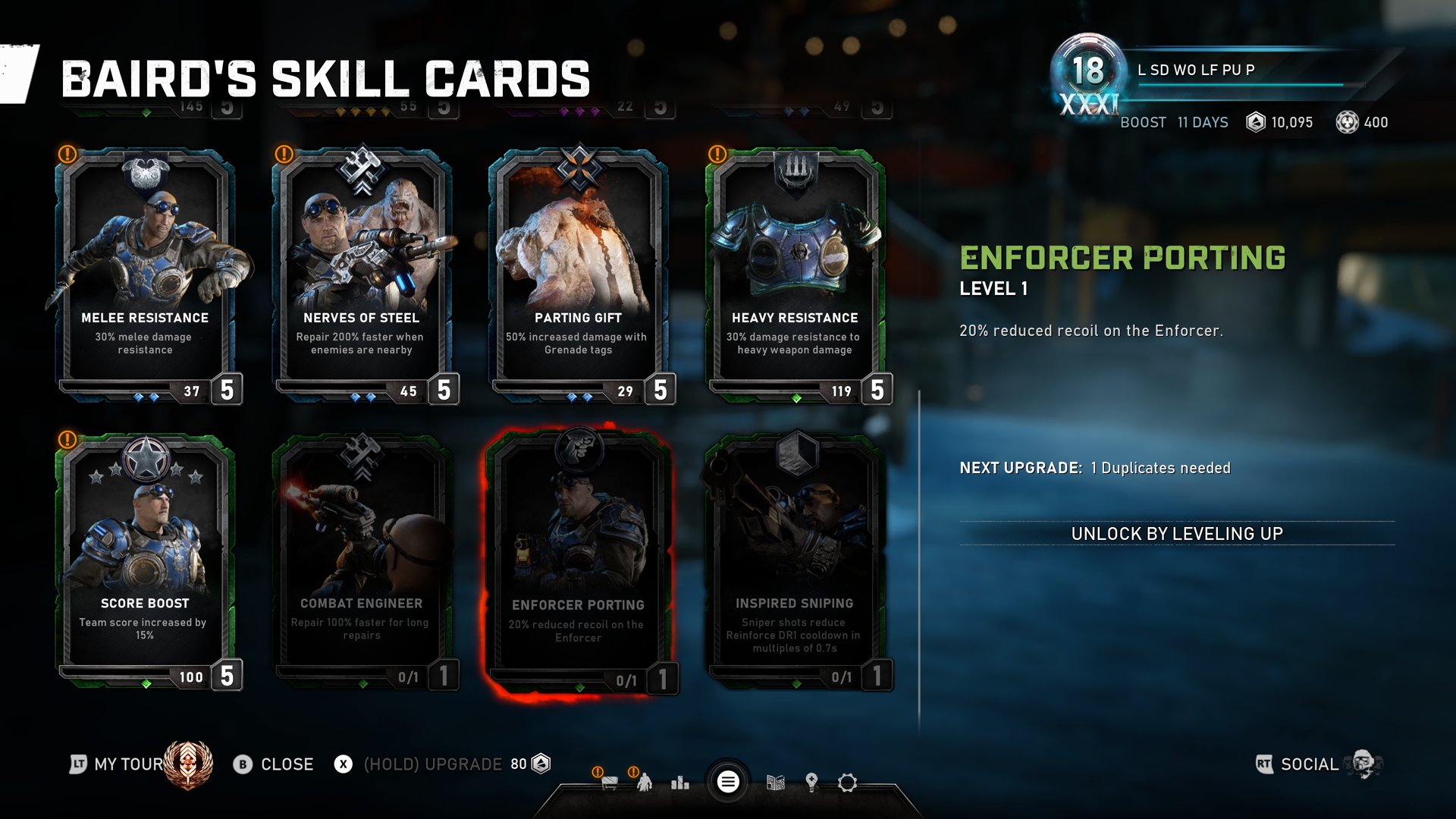This screenshot has height=819, width=1456.
Task: Open the character customization figure icon
Action: (645, 782)
